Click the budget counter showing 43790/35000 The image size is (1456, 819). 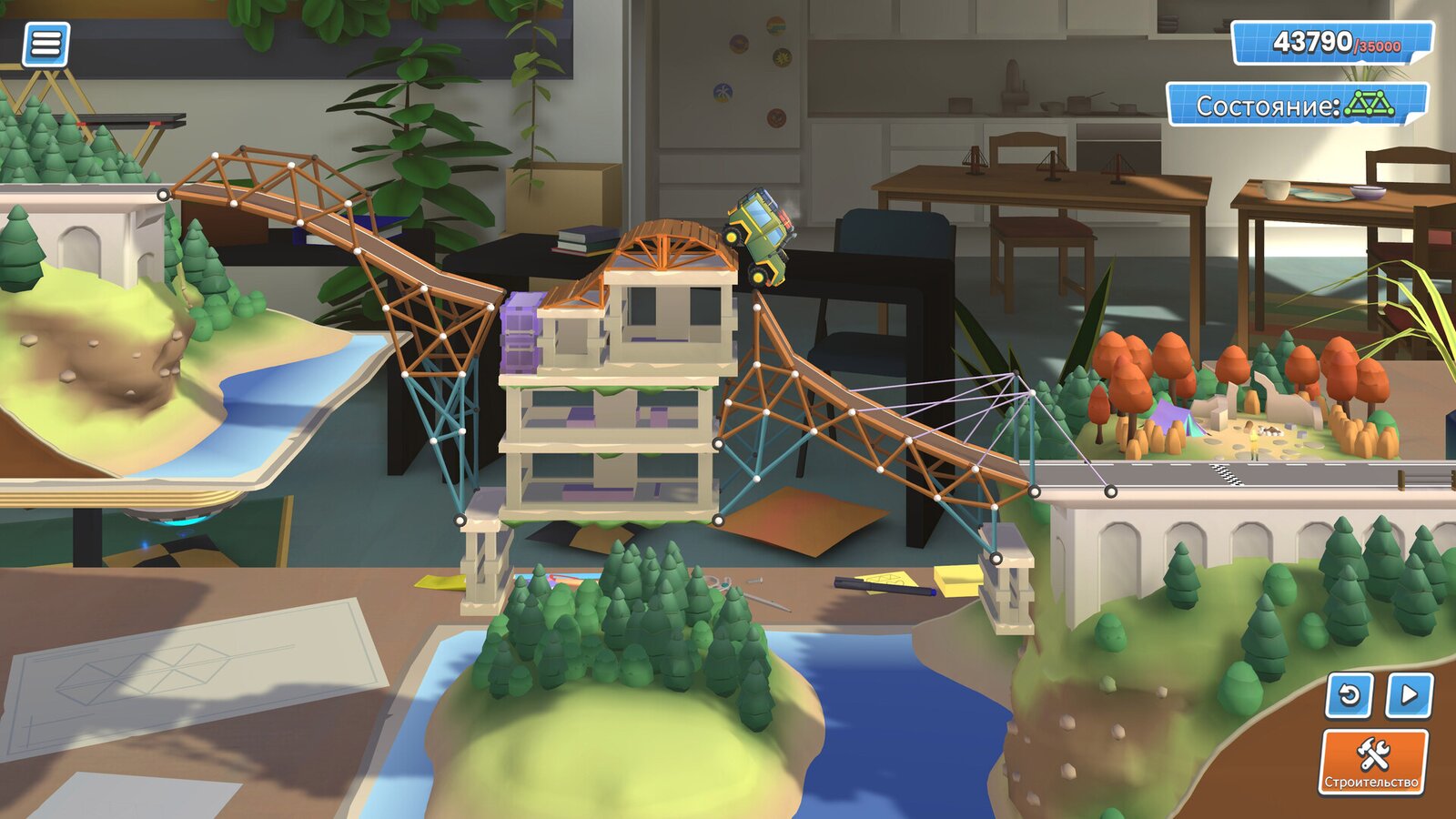[x=1332, y=42]
